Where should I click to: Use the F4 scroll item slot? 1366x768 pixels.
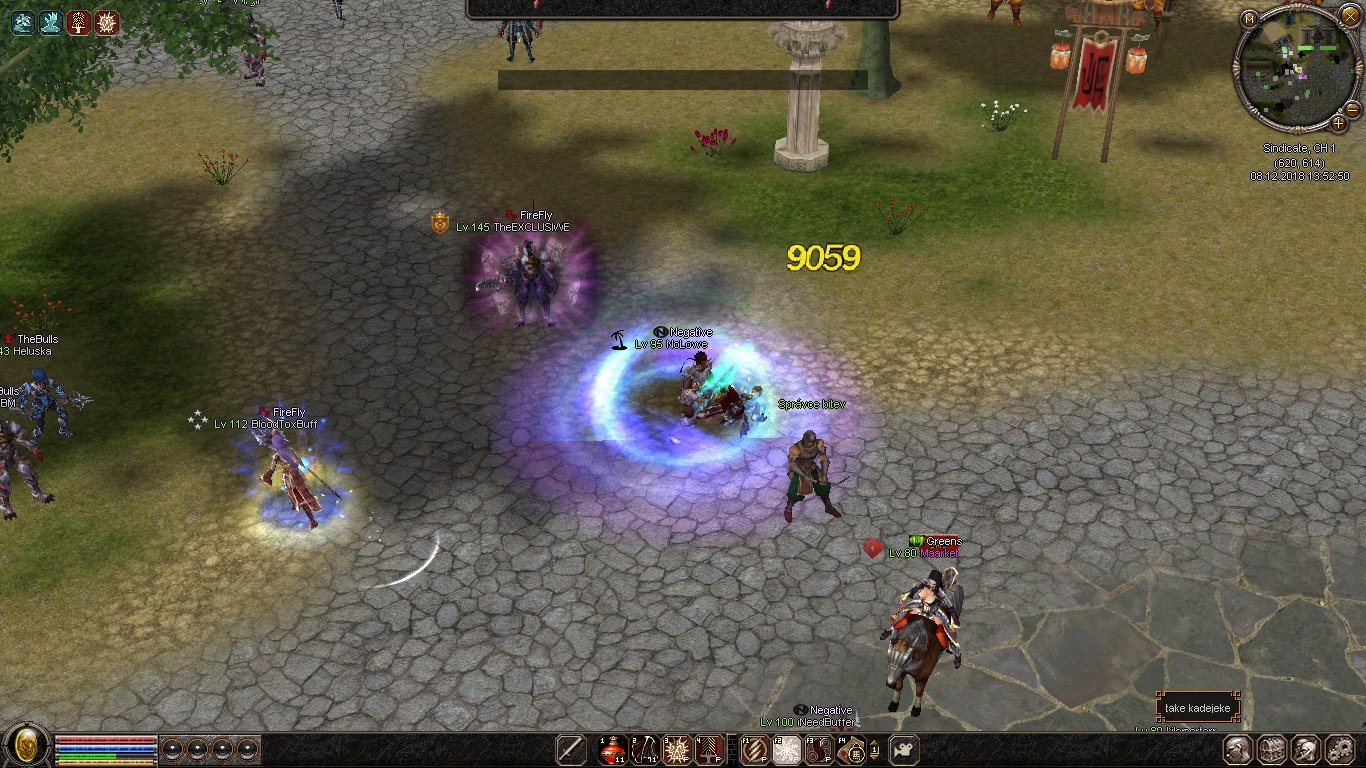852,749
